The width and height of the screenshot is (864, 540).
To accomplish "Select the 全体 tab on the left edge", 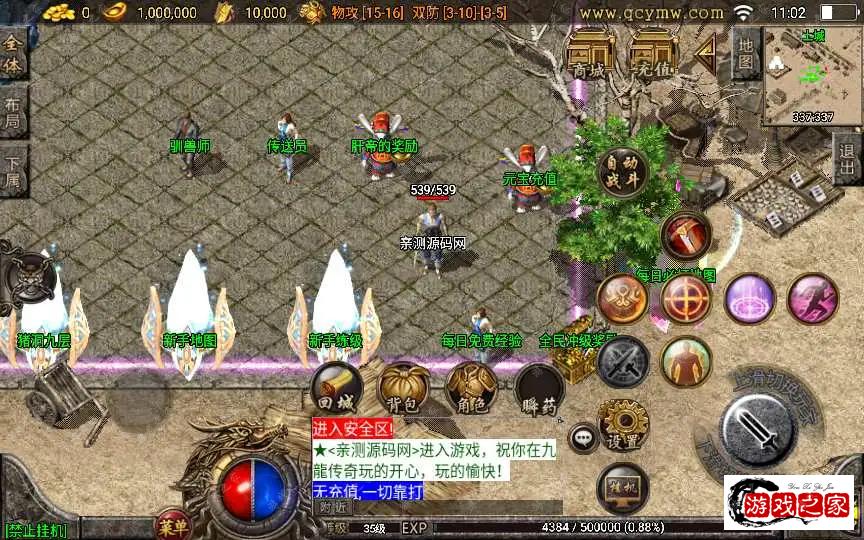I will (x=13, y=53).
